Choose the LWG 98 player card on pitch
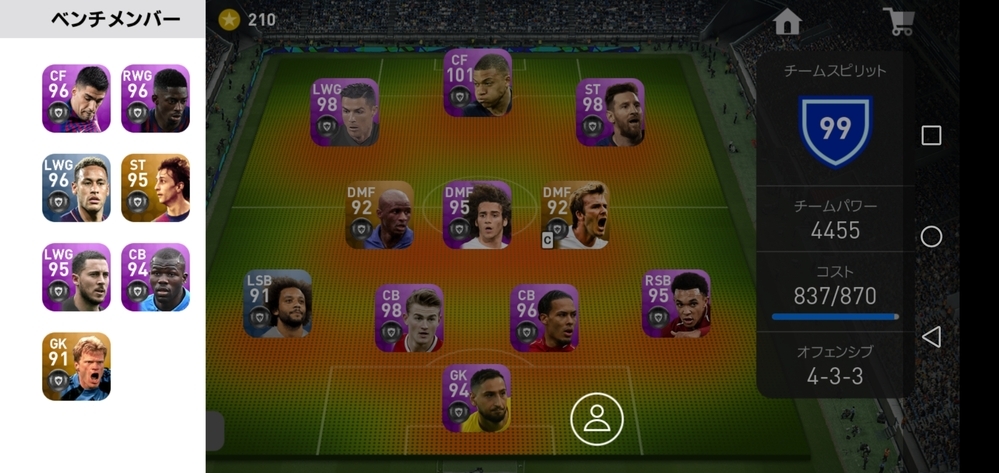The height and width of the screenshot is (473, 999). (344, 112)
